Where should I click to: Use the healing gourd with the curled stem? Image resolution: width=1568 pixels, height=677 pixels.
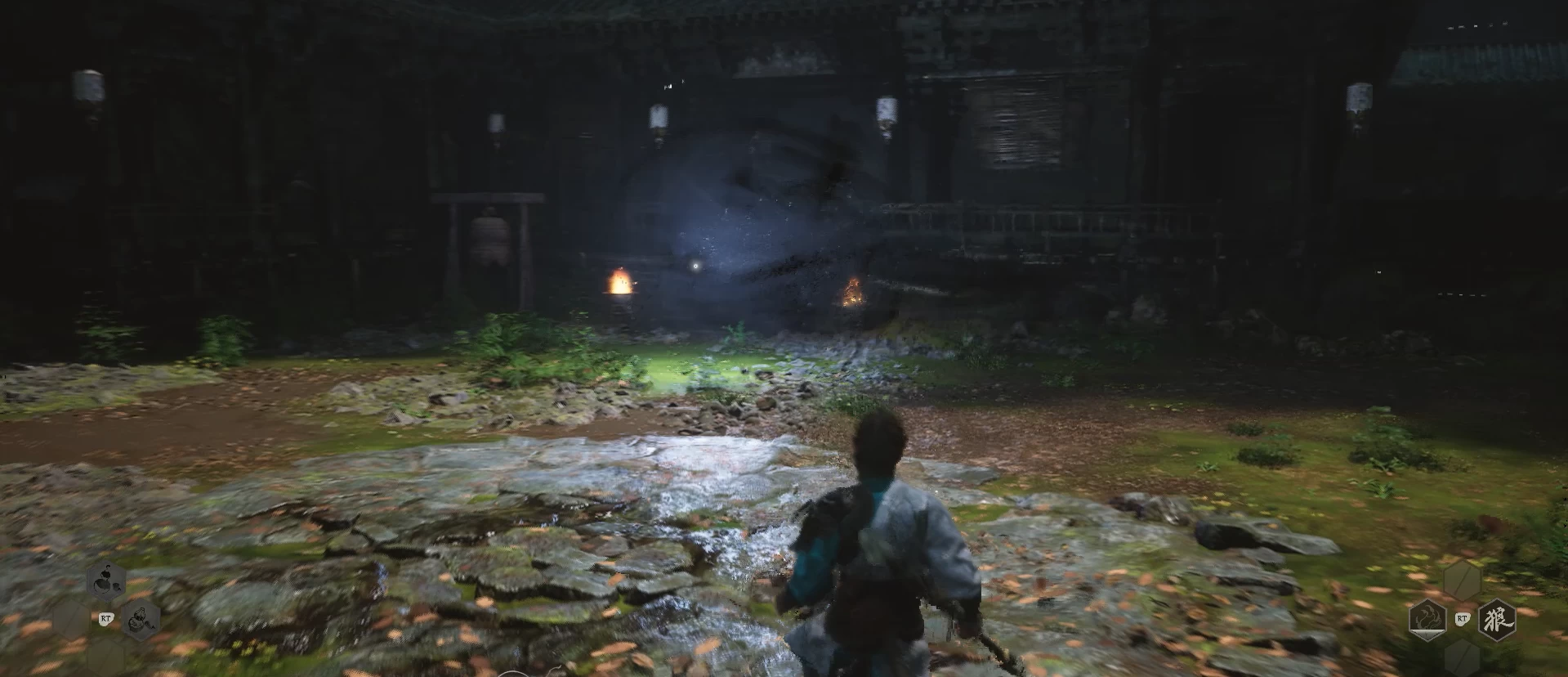coord(105,581)
